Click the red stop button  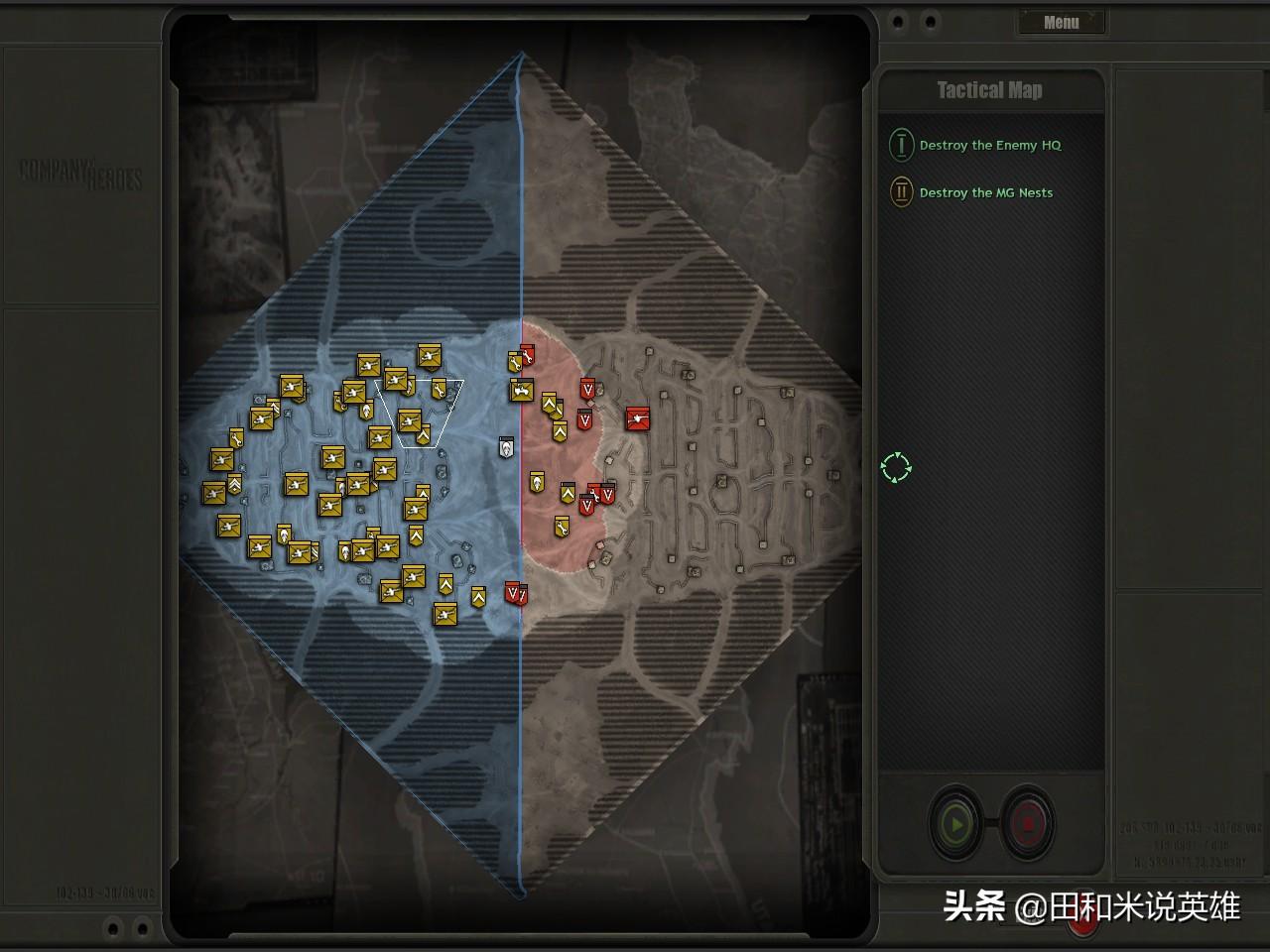[x=1028, y=823]
